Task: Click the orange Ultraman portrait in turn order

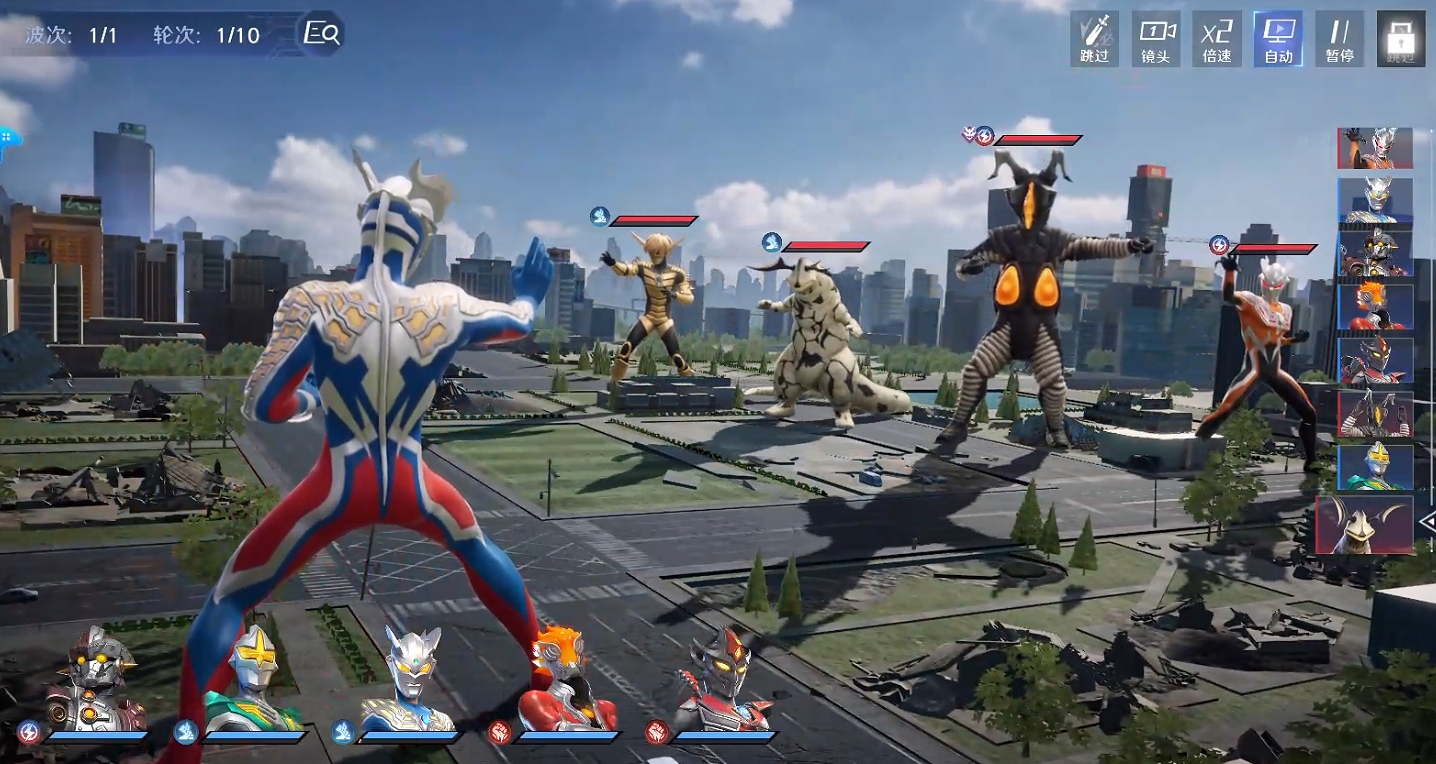Action: 1375,148
